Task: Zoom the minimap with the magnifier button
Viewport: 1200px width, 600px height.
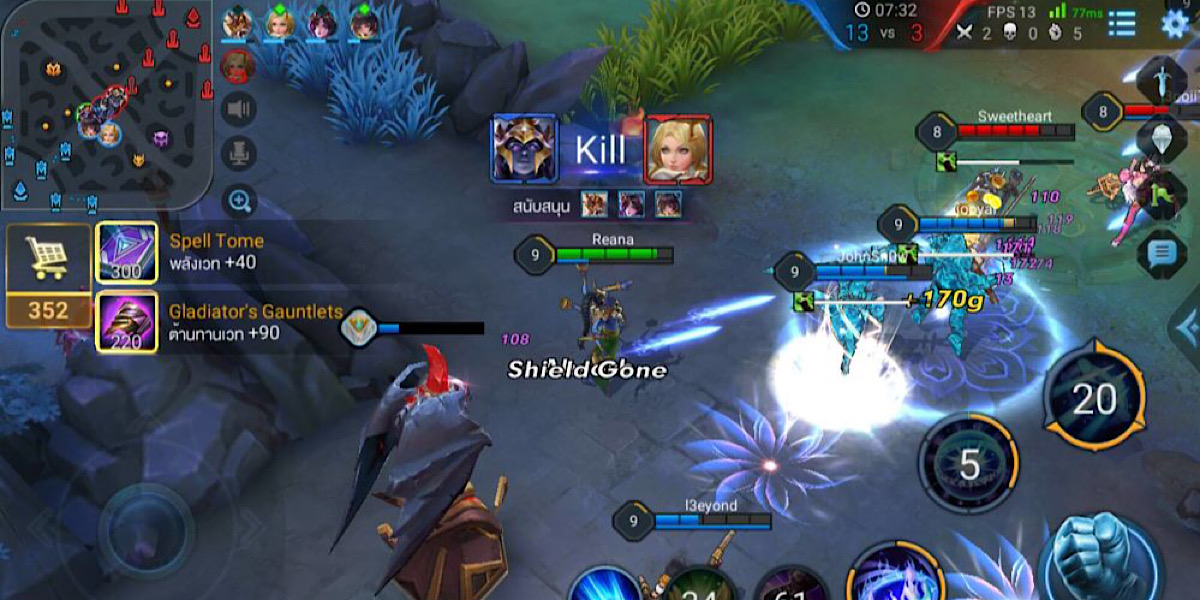Action: [239, 201]
